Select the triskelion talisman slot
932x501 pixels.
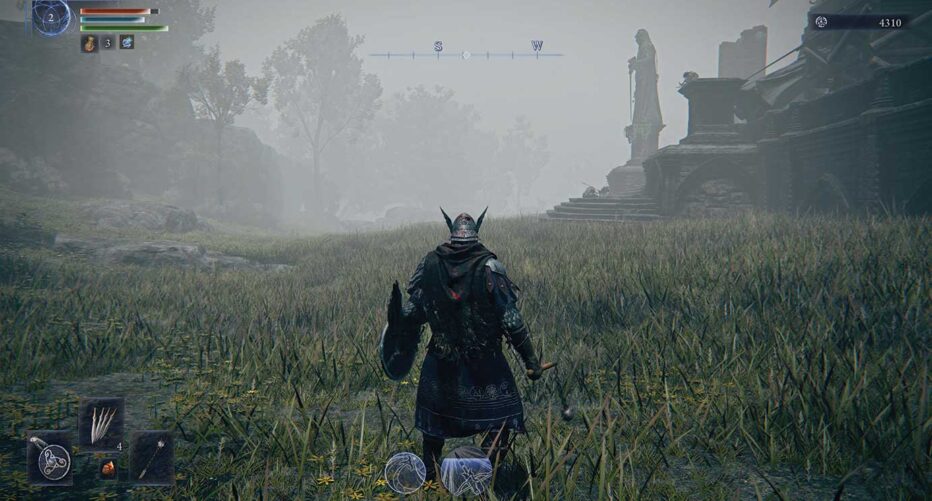[49, 459]
